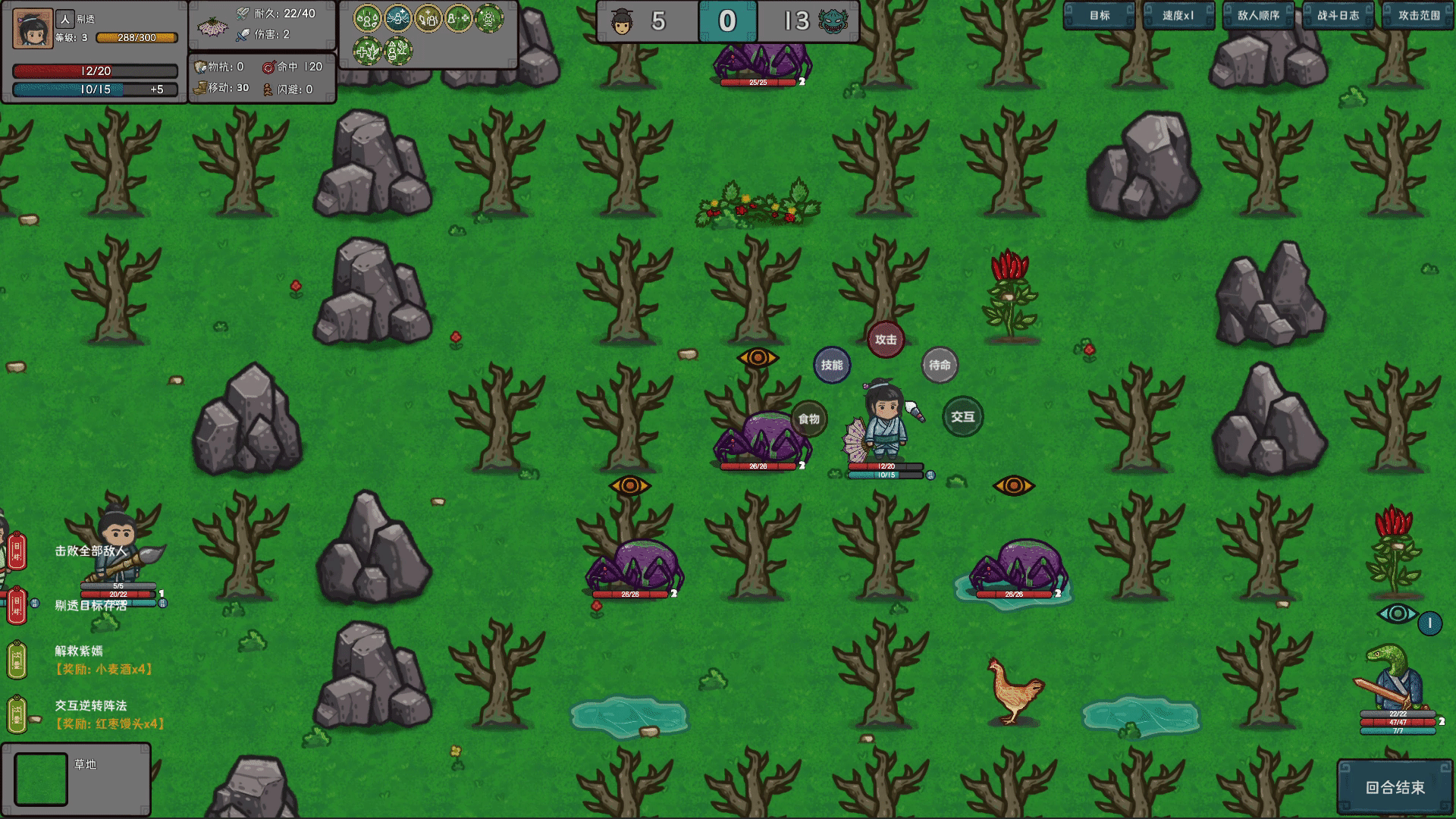Inspect the blue water-themed buff icon
The height and width of the screenshot is (819, 1456).
coord(398,19)
